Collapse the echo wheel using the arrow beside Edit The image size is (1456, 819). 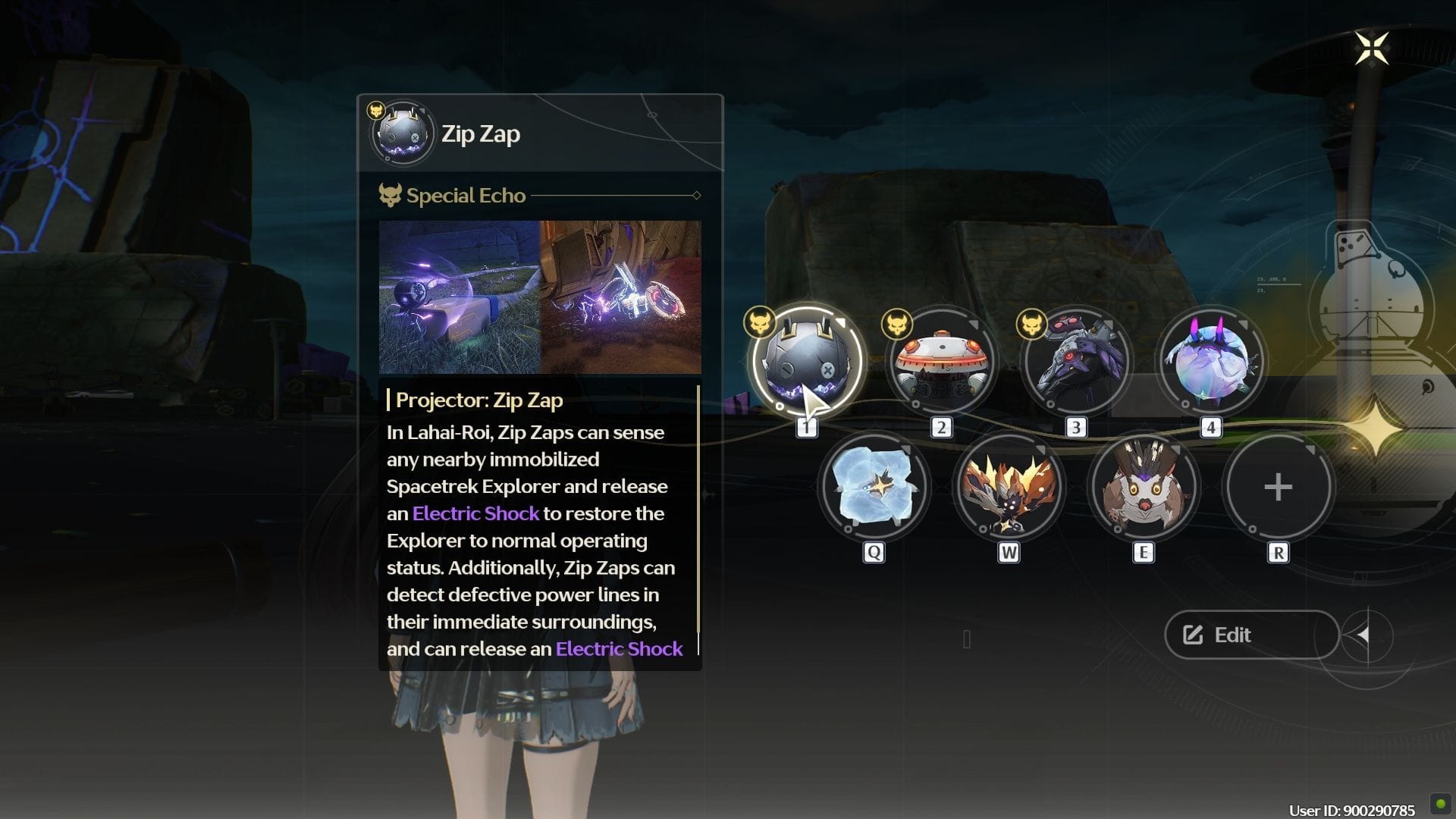[x=1363, y=635]
